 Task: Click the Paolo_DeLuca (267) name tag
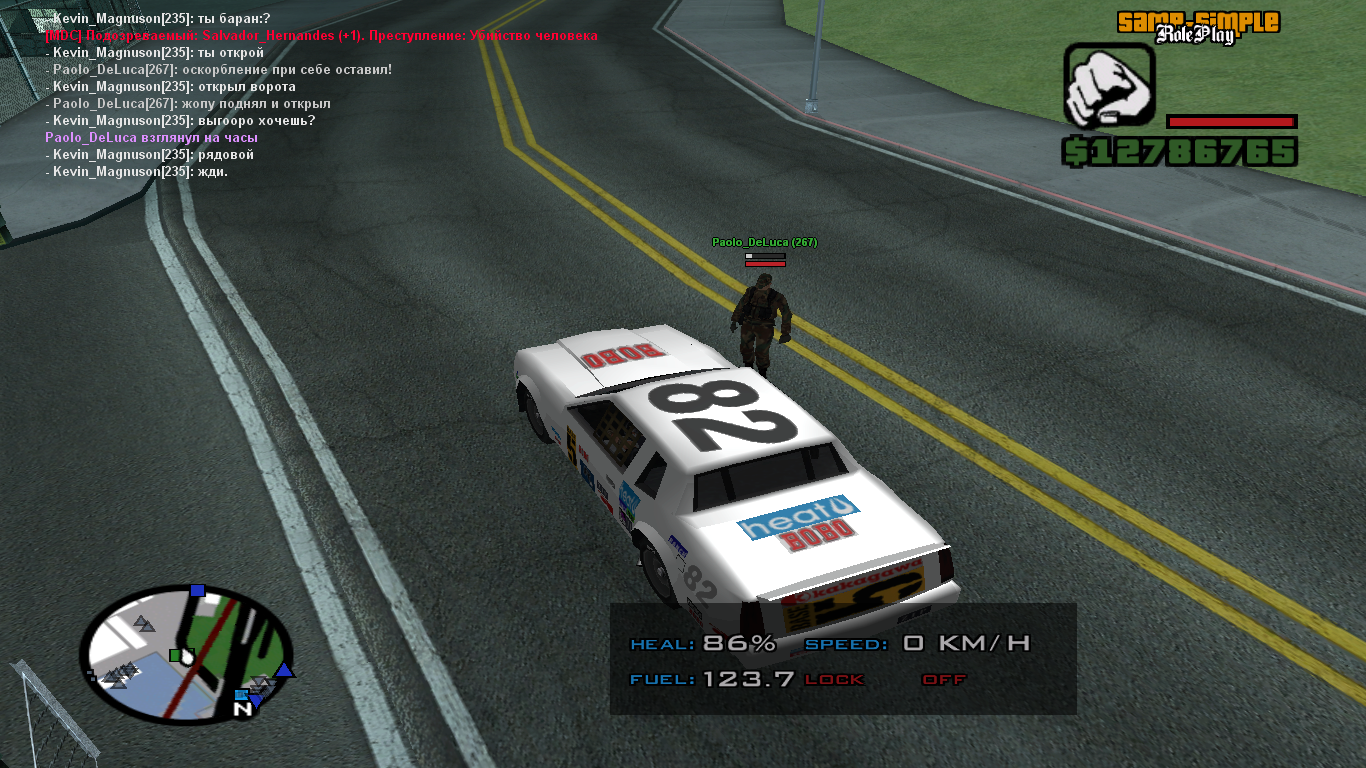click(x=764, y=242)
